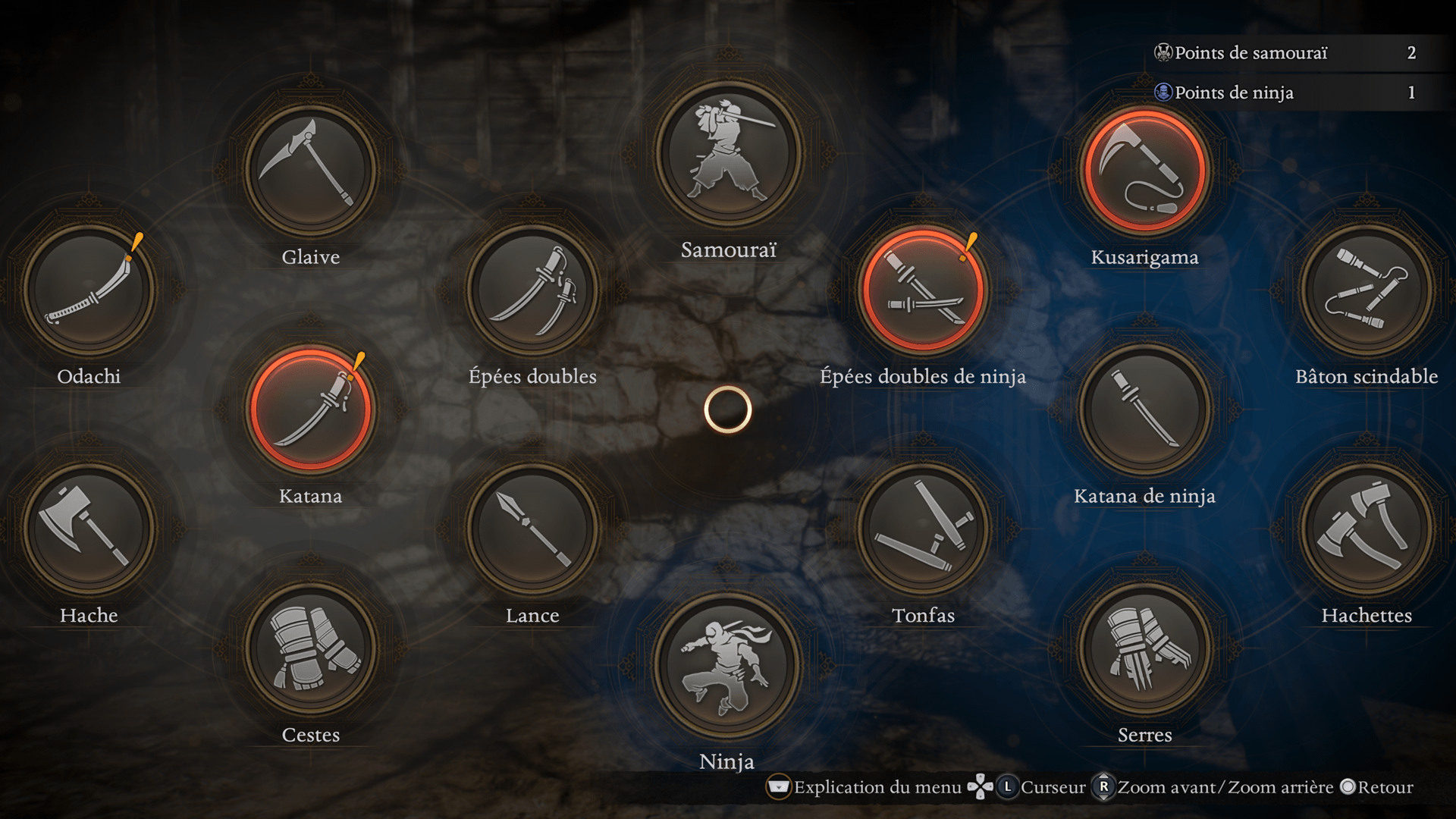Image resolution: width=1456 pixels, height=819 pixels.
Task: Select the Glaive weapon skill tree
Action: (310, 170)
